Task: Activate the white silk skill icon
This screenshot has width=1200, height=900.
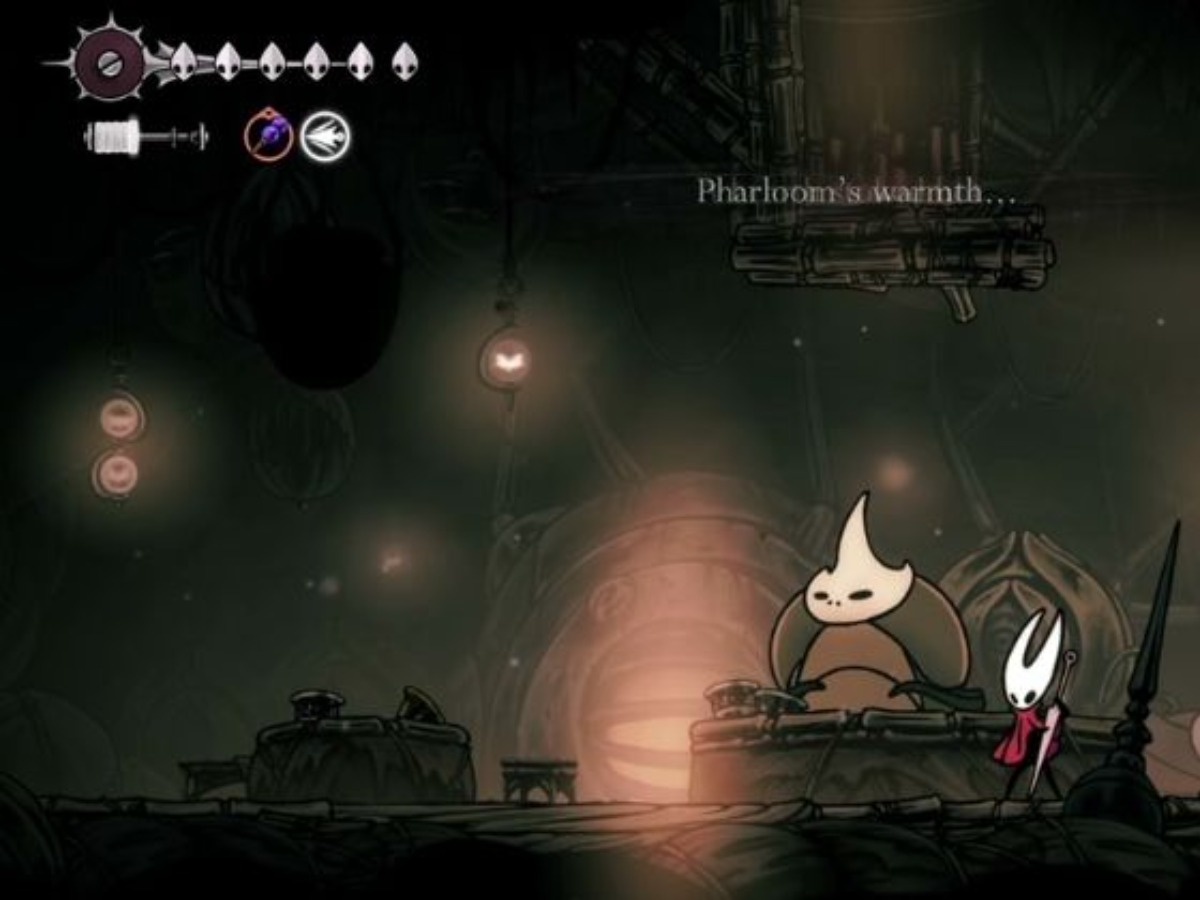Action: coord(326,137)
